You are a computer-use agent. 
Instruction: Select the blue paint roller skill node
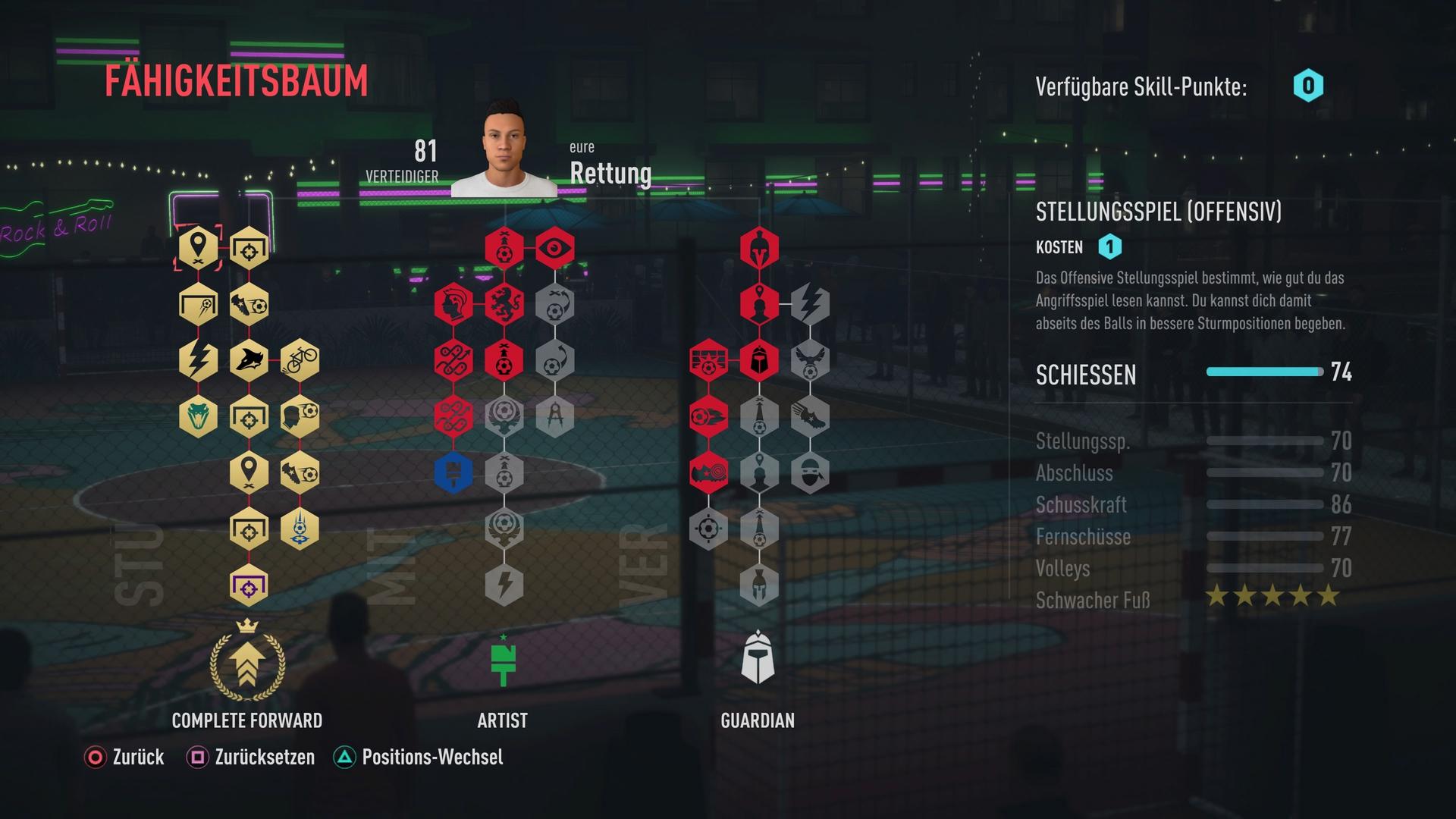click(453, 472)
